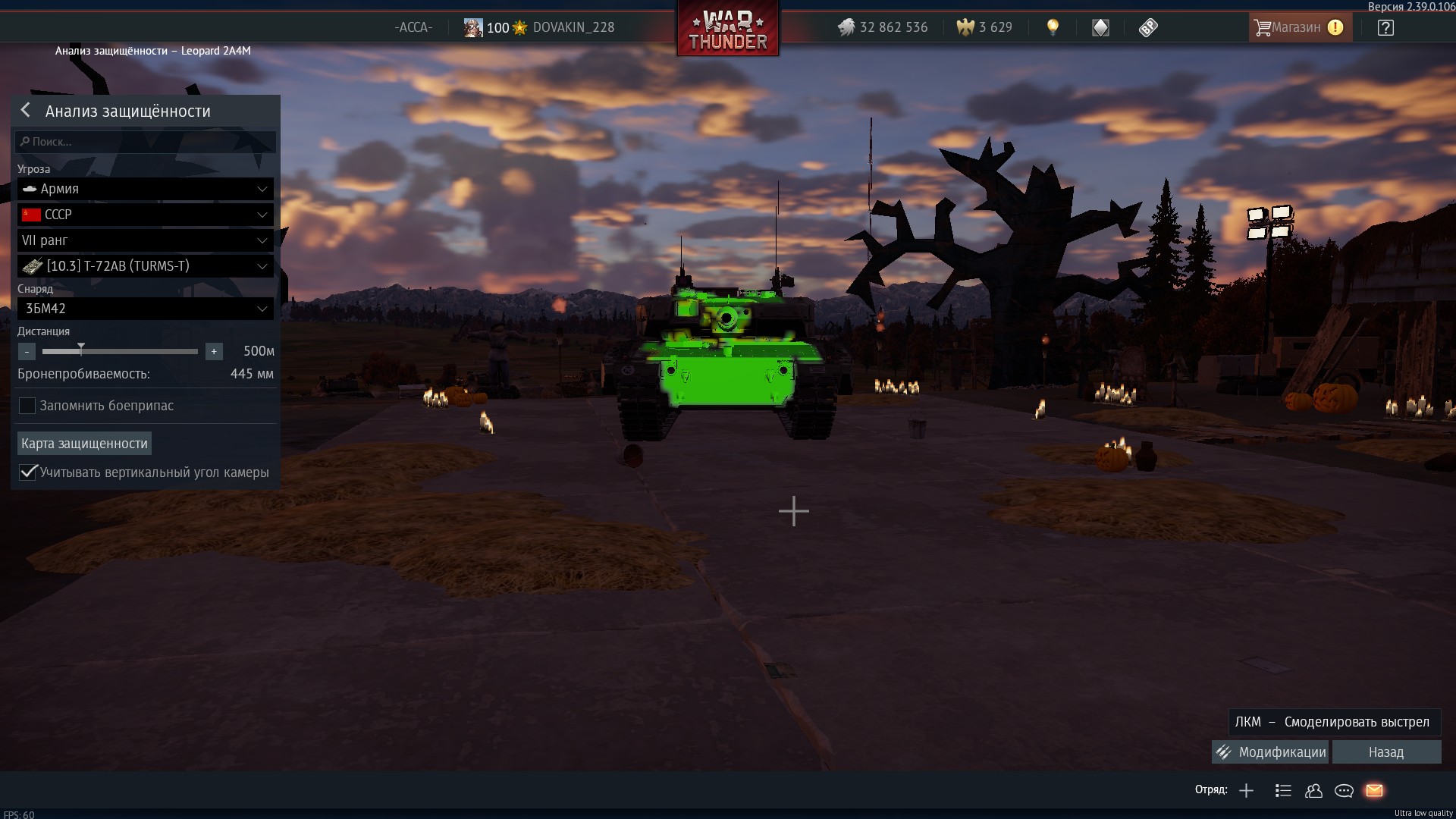Click the light bulb icon in top bar
The image size is (1456, 819).
(1053, 27)
